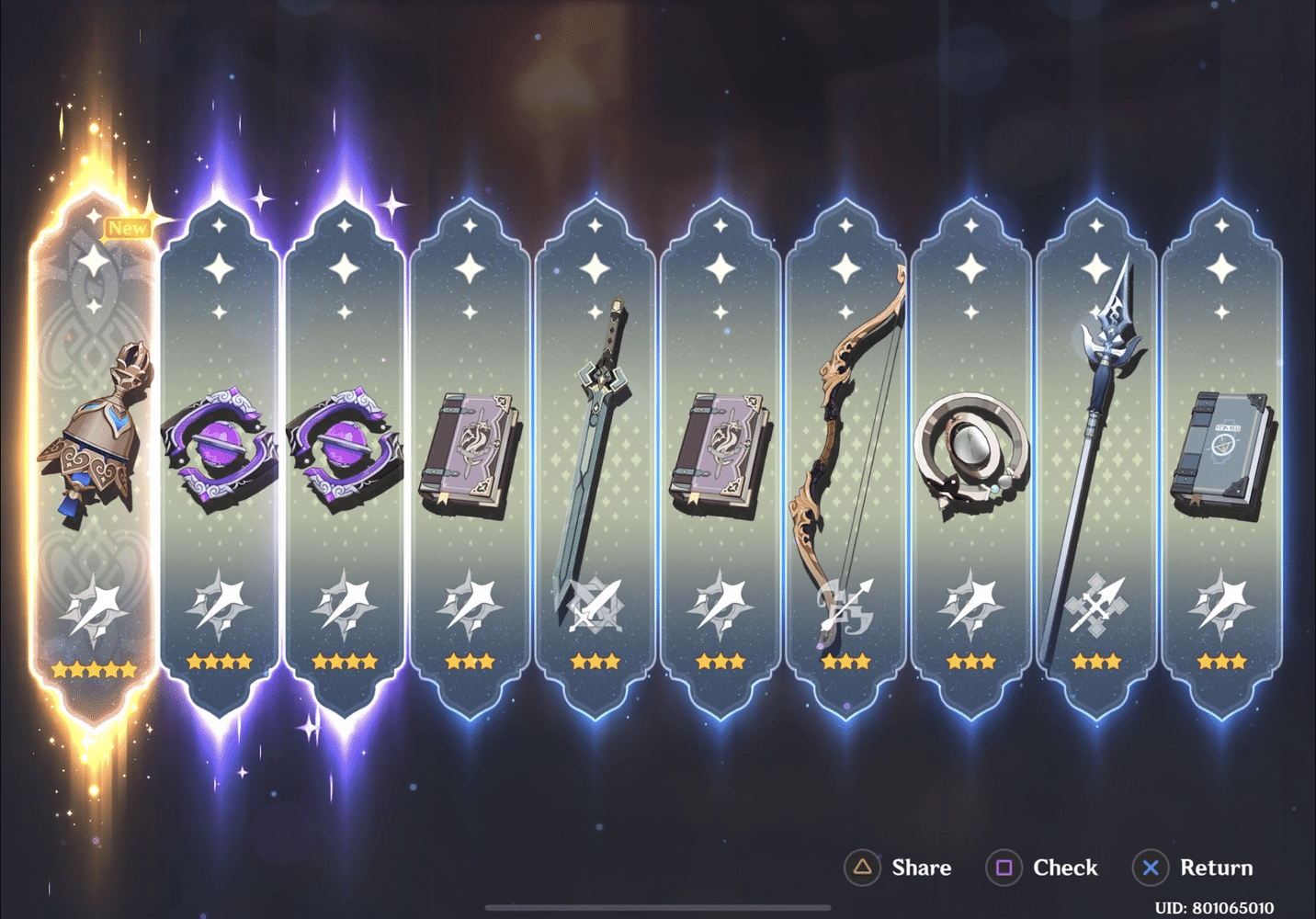Viewport: 1316px width, 919px height.
Task: Click the purple Magic Guide book card
Action: click(469, 450)
